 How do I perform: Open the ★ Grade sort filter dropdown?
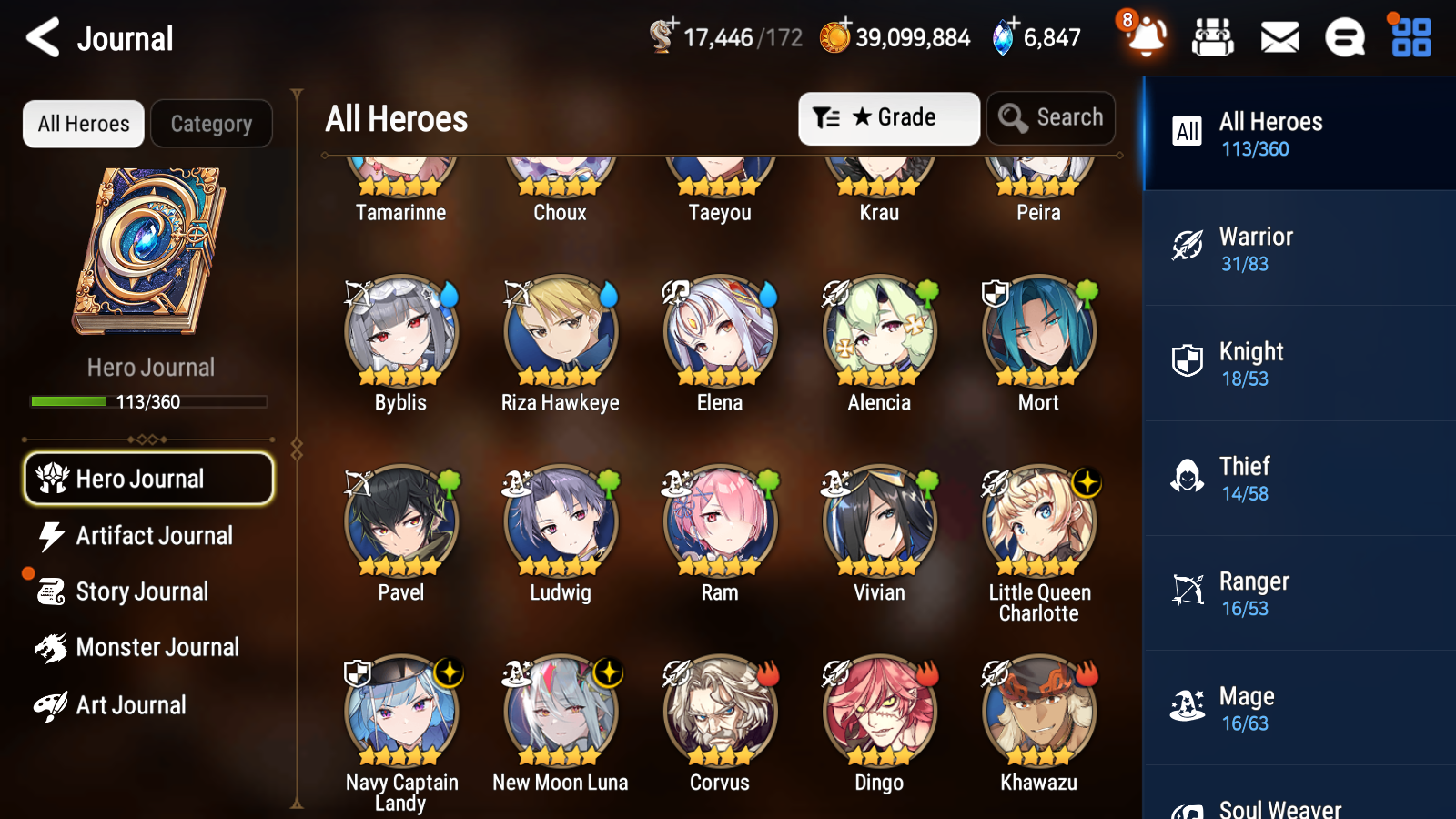click(888, 117)
